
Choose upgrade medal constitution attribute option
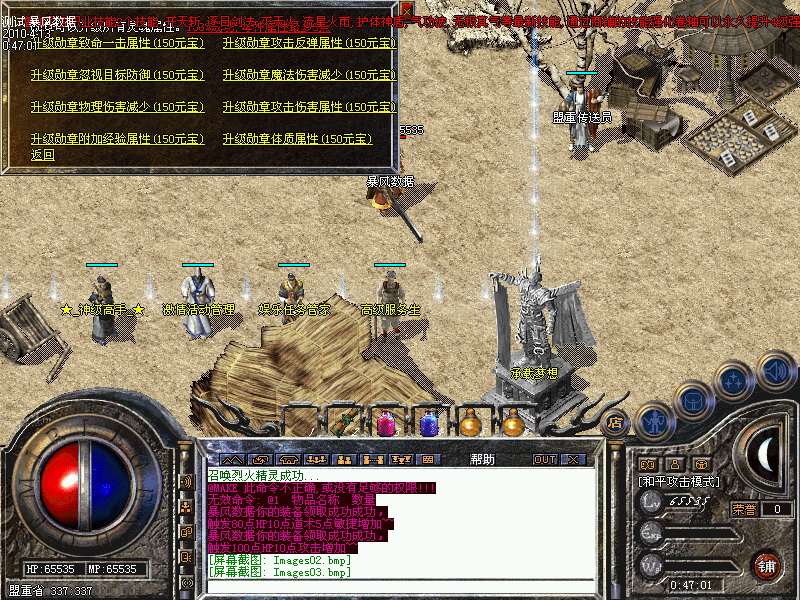(x=297, y=139)
